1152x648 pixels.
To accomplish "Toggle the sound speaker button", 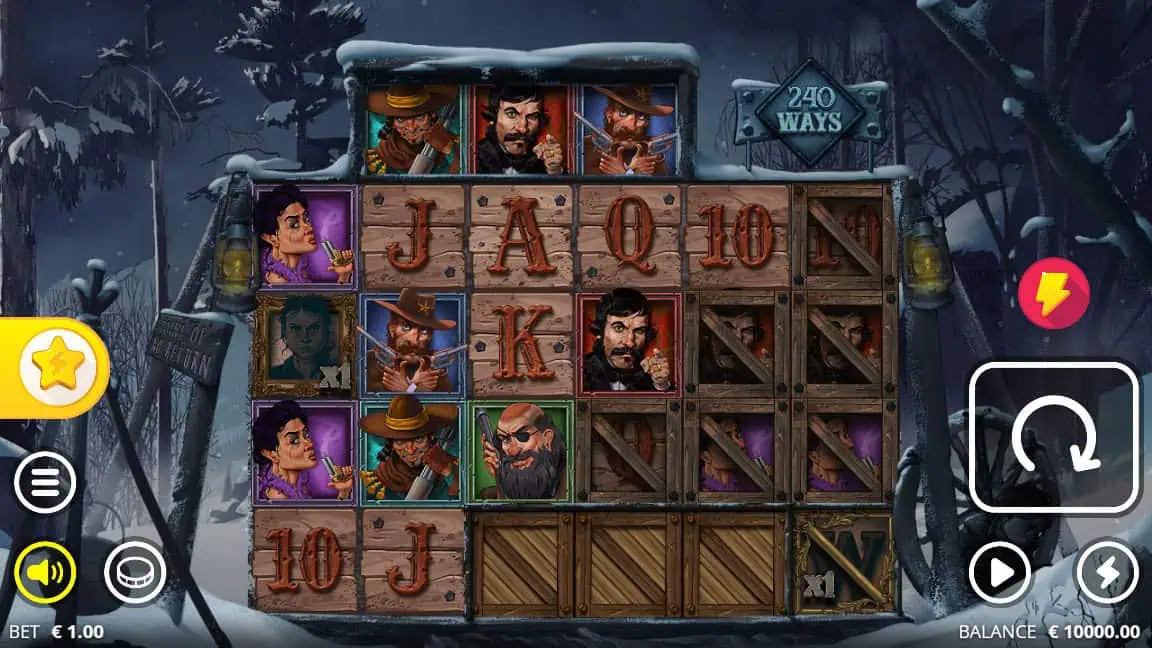I will click(45, 573).
